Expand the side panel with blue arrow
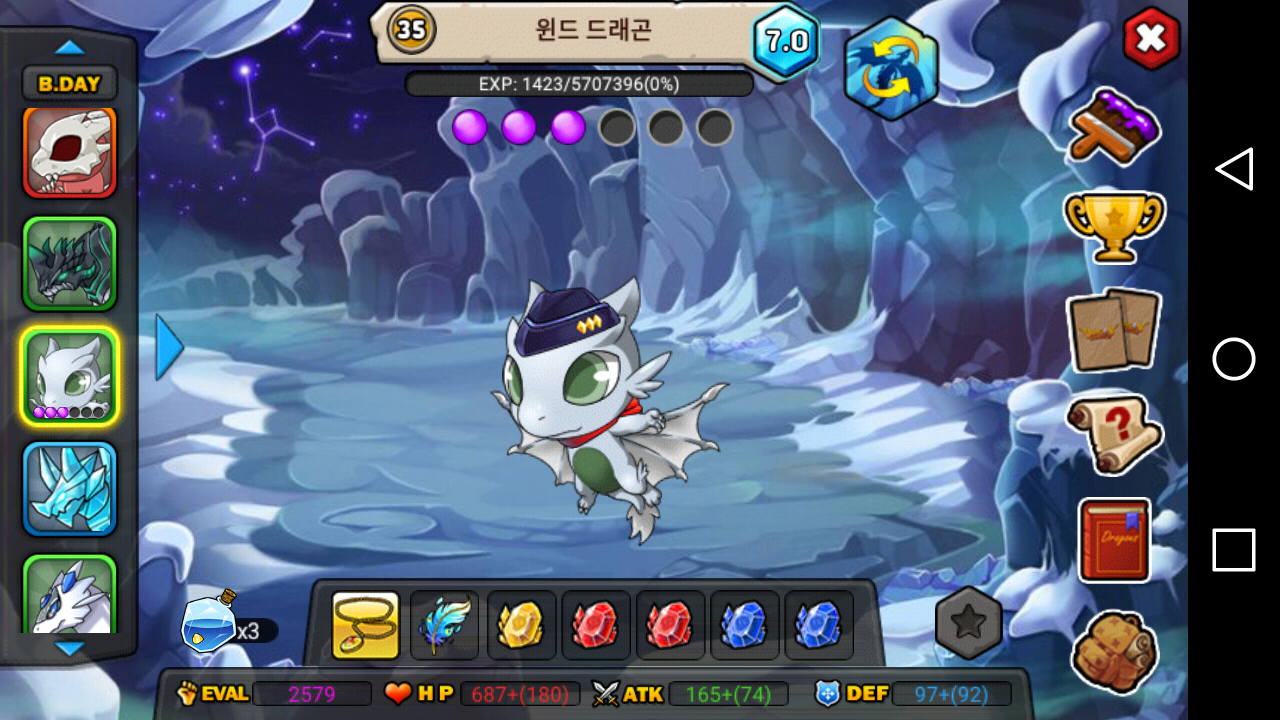 point(169,347)
